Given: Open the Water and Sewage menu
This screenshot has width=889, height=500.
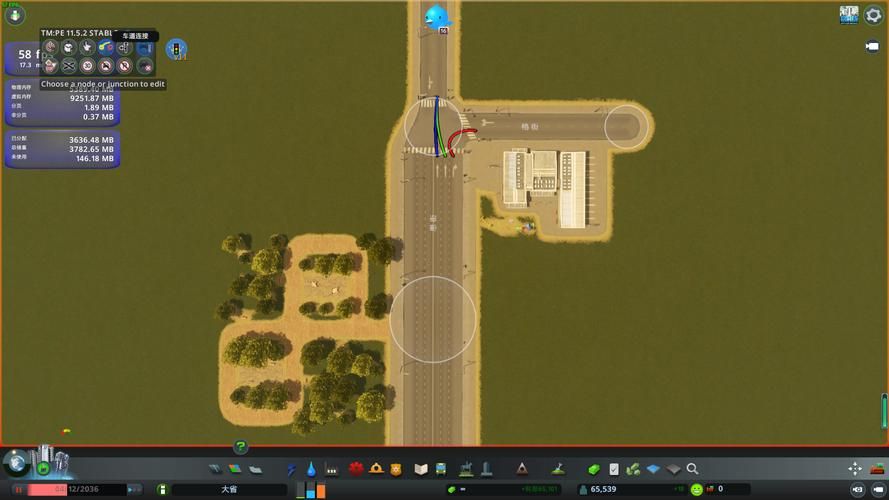Looking at the screenshot, I should (311, 469).
